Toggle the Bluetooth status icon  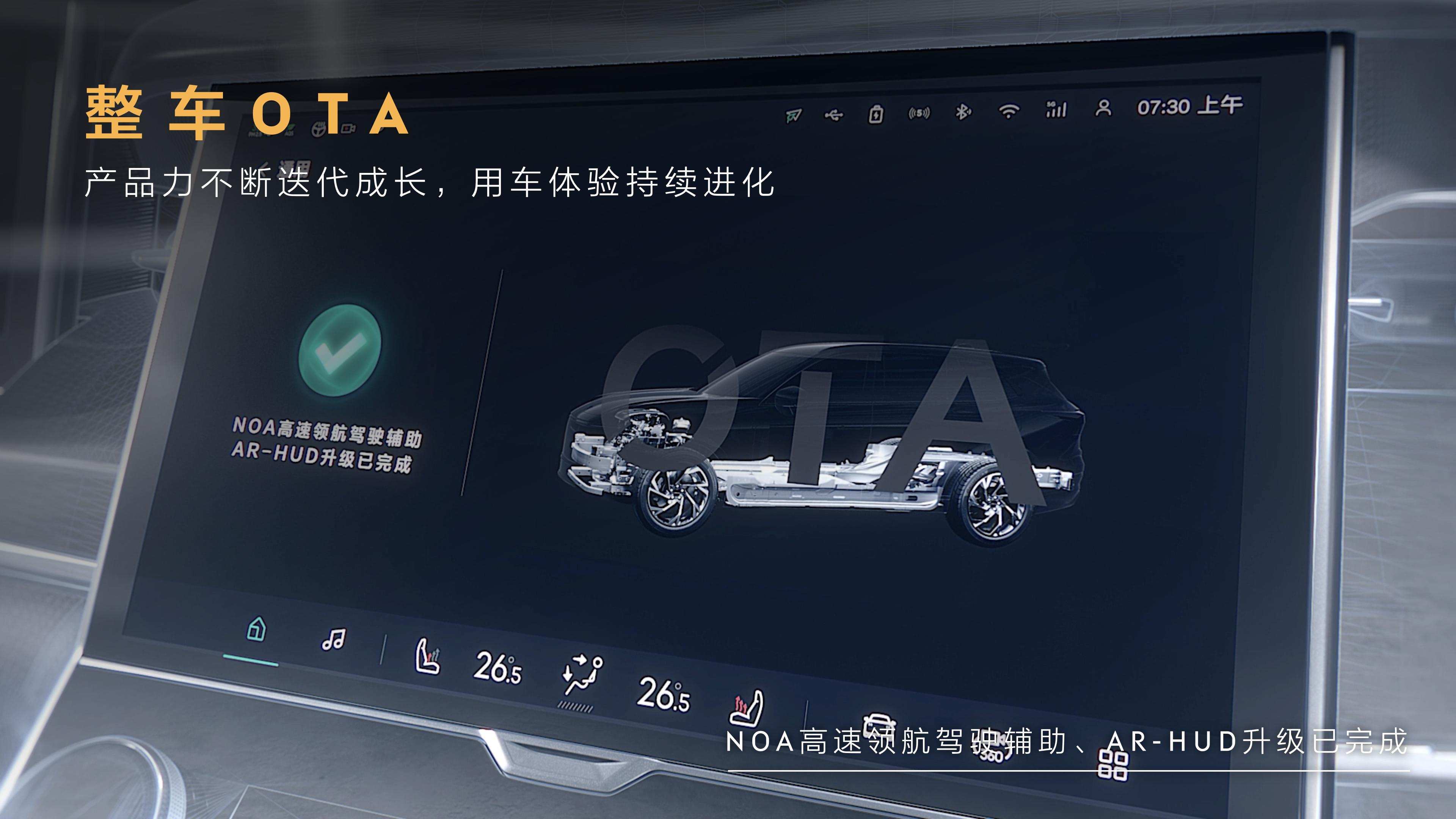[x=963, y=112]
